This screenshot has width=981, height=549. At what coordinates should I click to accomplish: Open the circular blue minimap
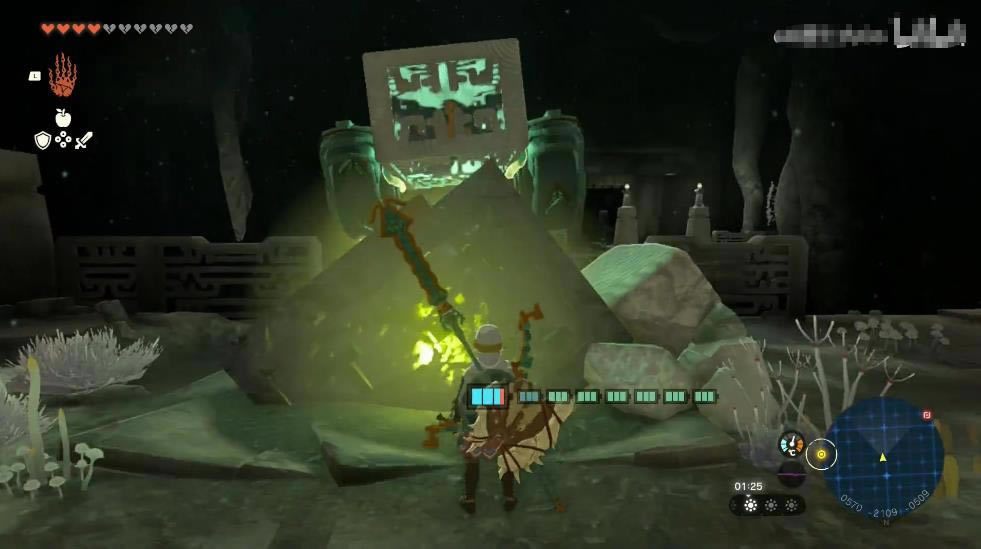coord(882,457)
